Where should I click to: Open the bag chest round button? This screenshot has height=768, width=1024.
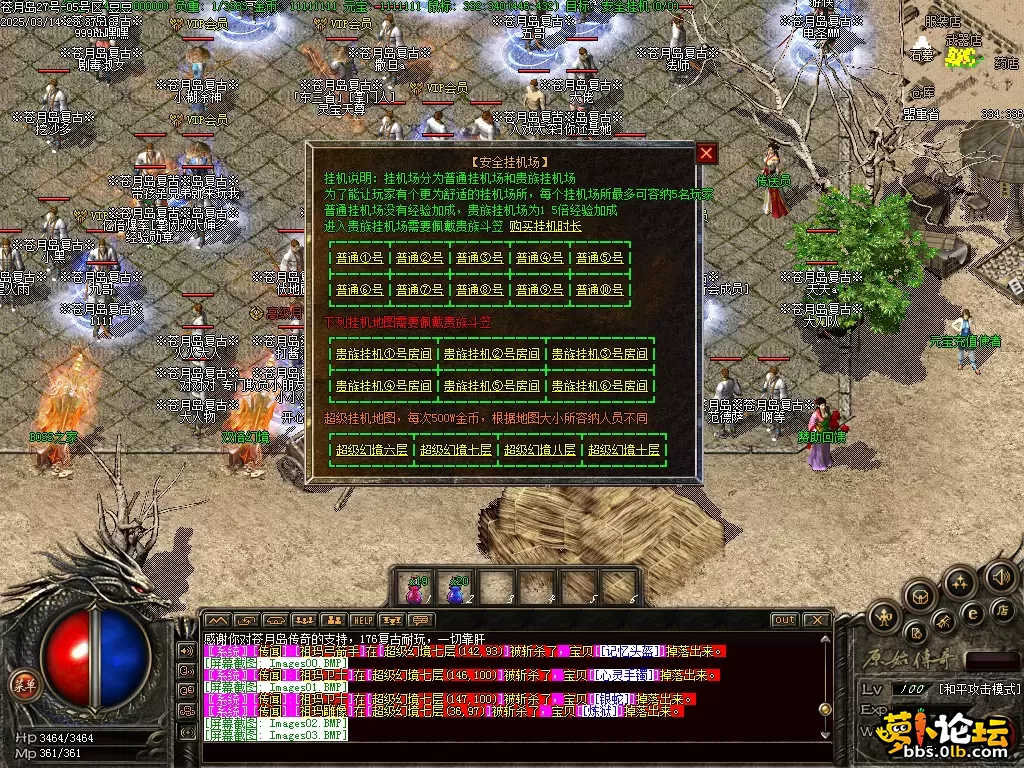(x=918, y=597)
